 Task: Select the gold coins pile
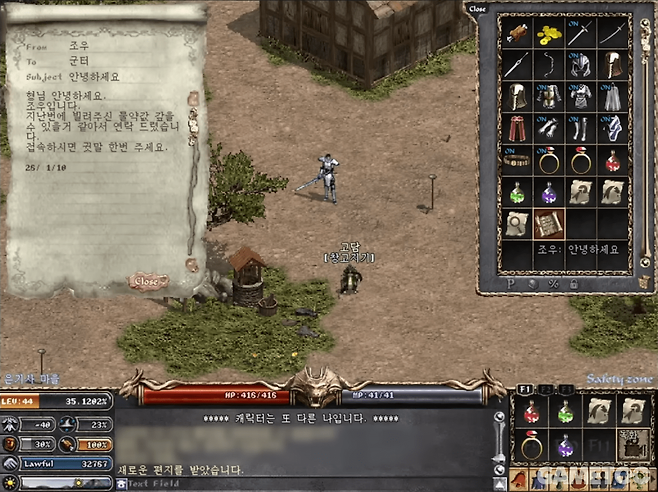(x=549, y=33)
